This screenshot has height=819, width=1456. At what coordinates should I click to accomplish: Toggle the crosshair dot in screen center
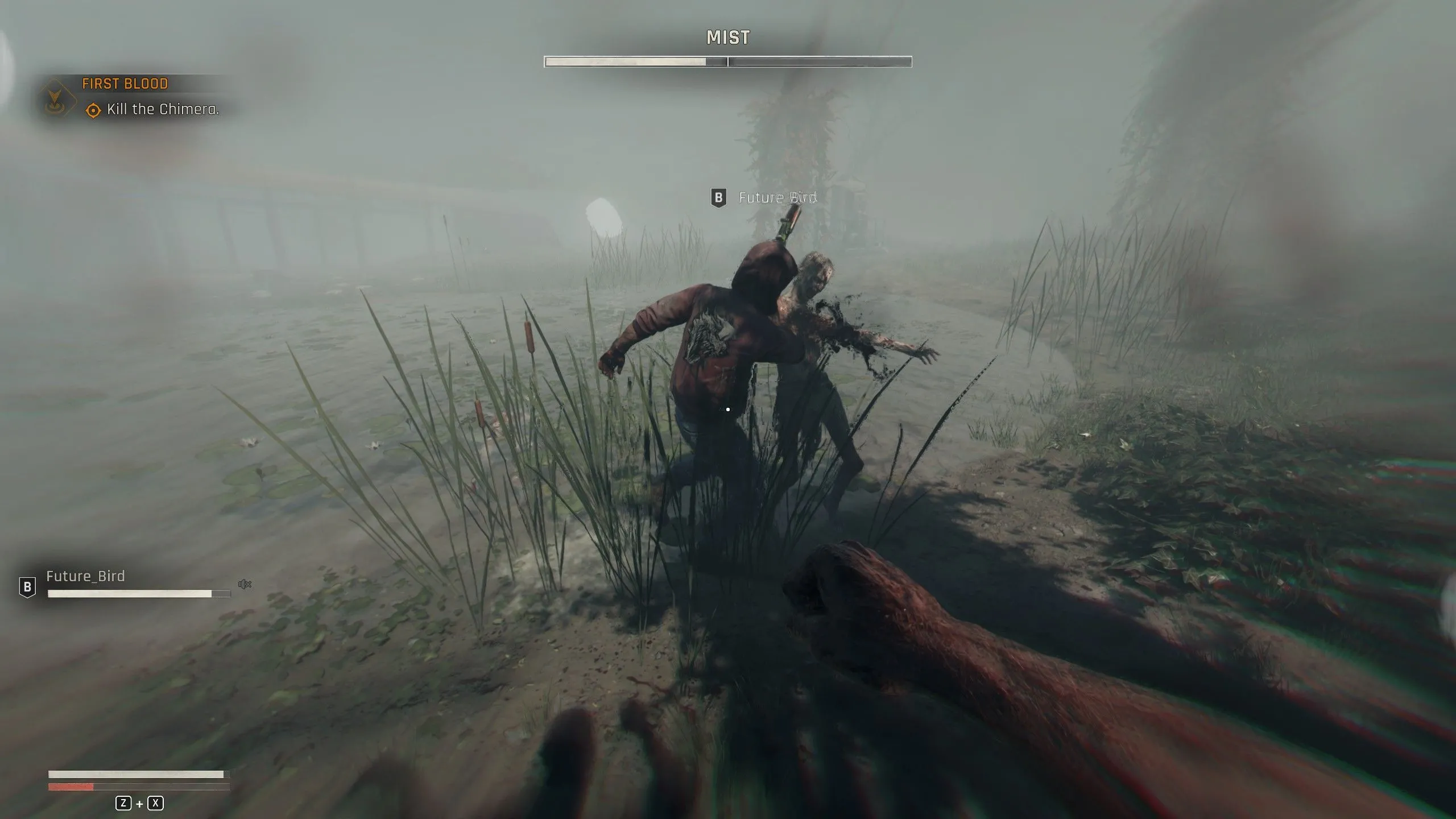coord(729,408)
